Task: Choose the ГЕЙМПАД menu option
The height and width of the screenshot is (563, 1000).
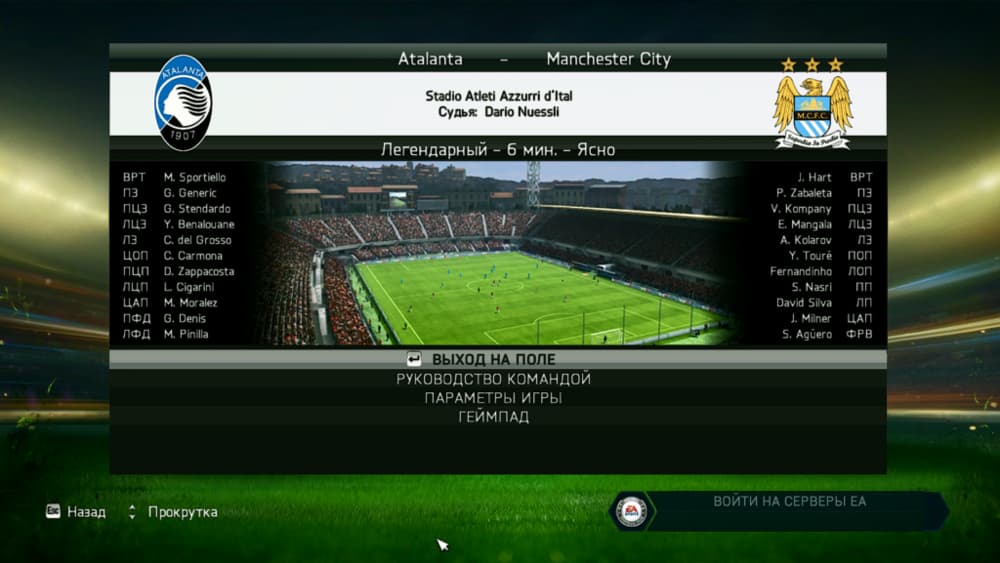Action: pos(494,417)
